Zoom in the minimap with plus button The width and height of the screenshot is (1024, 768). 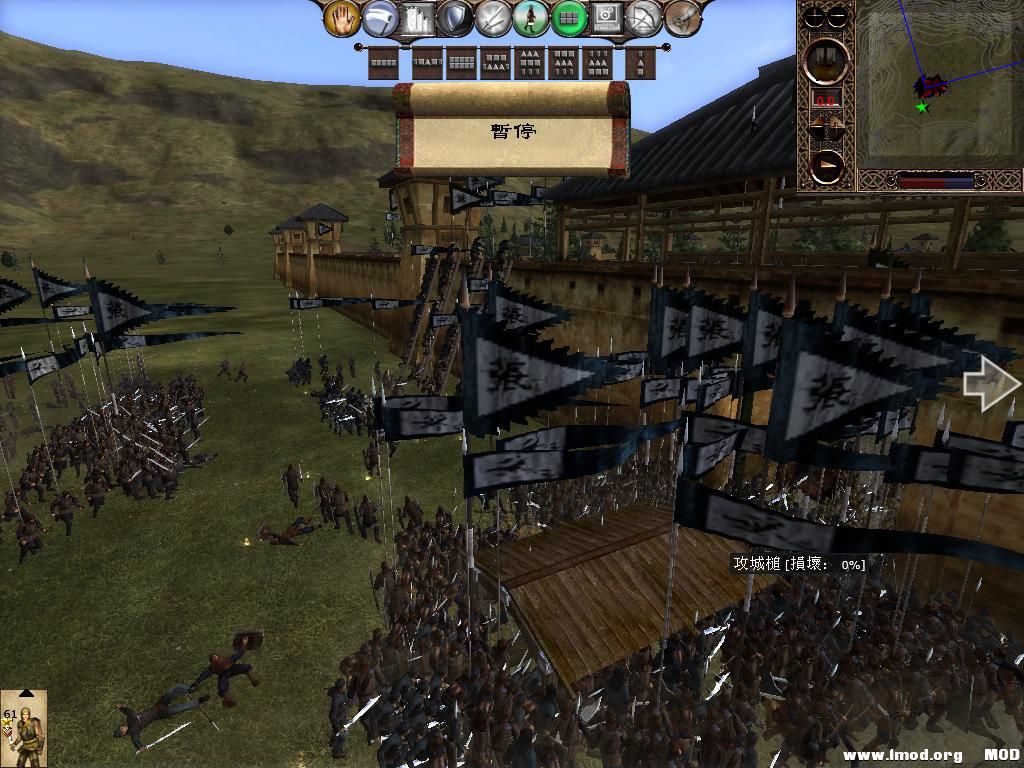[815, 16]
